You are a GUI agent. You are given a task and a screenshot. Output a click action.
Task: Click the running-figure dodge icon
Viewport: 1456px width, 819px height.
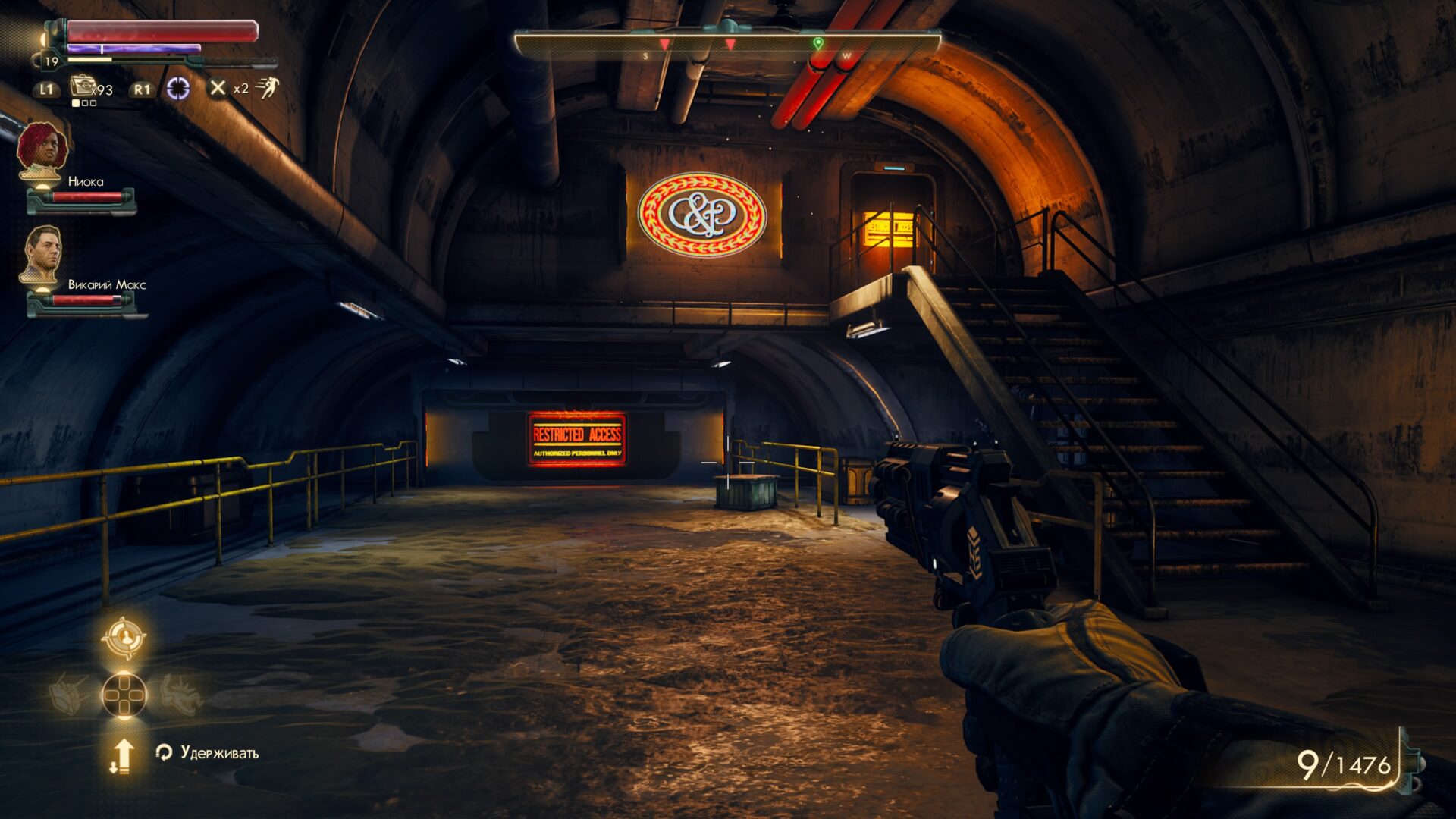tap(267, 88)
